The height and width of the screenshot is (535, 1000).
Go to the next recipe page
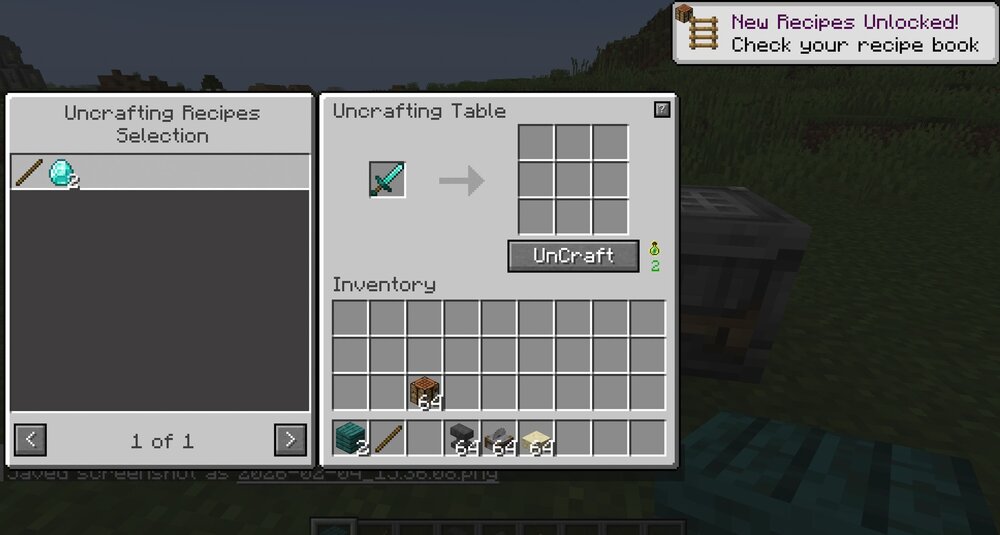coord(290,439)
